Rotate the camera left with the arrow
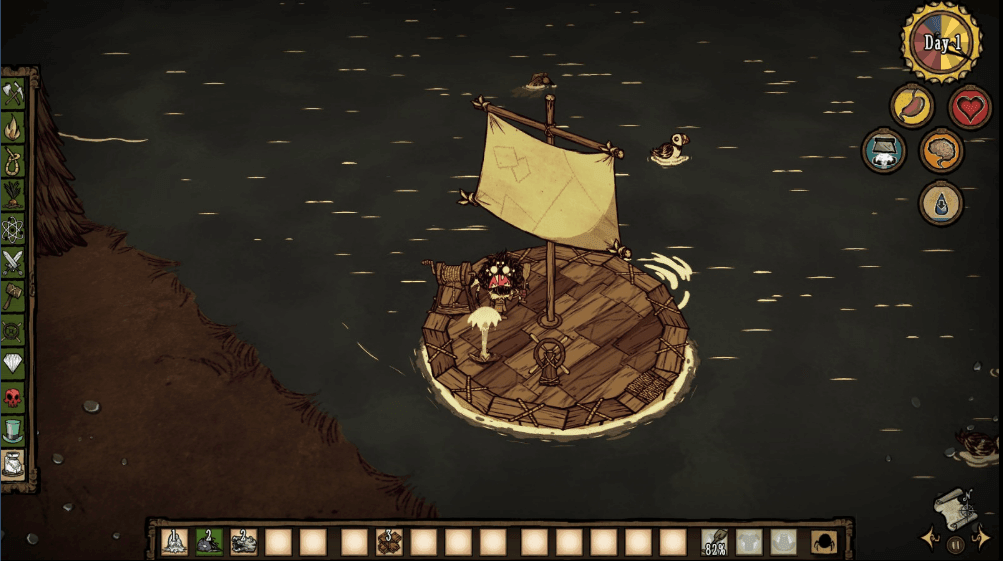 928,540
